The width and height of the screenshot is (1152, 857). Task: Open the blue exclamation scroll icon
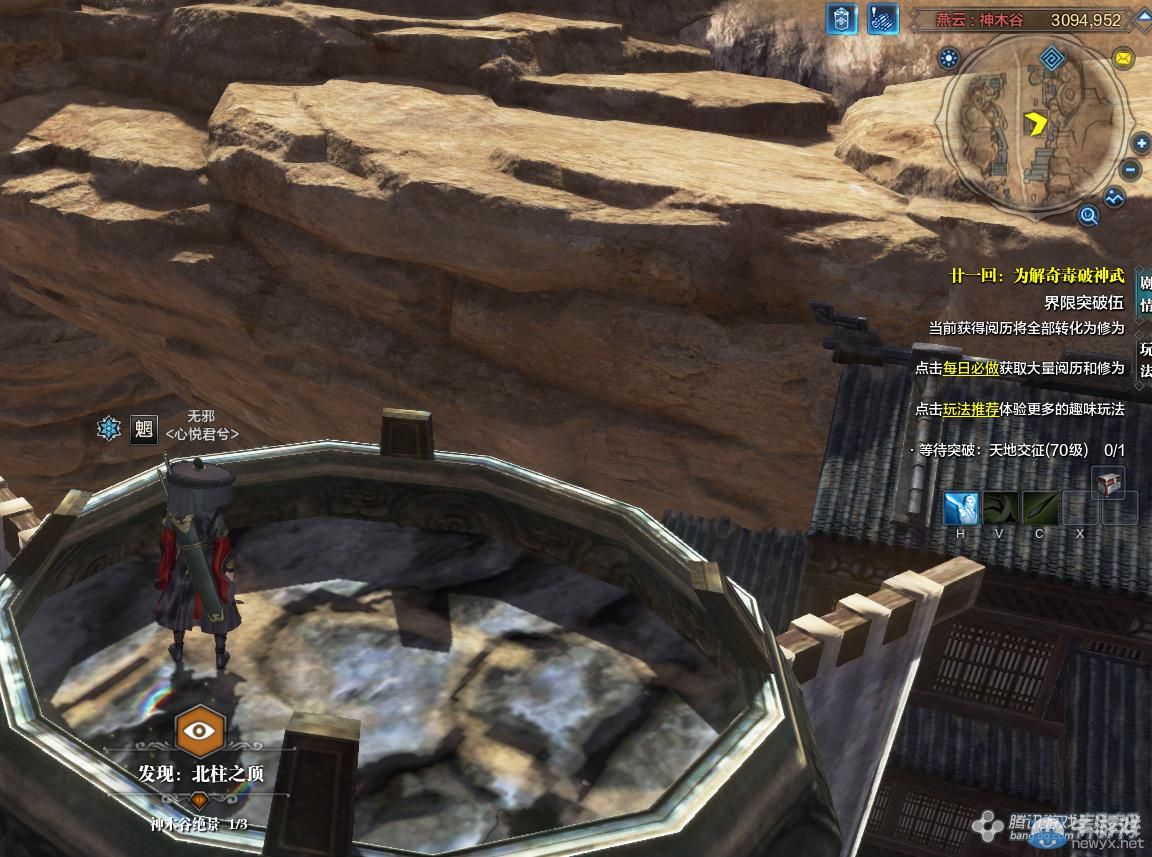click(x=882, y=19)
